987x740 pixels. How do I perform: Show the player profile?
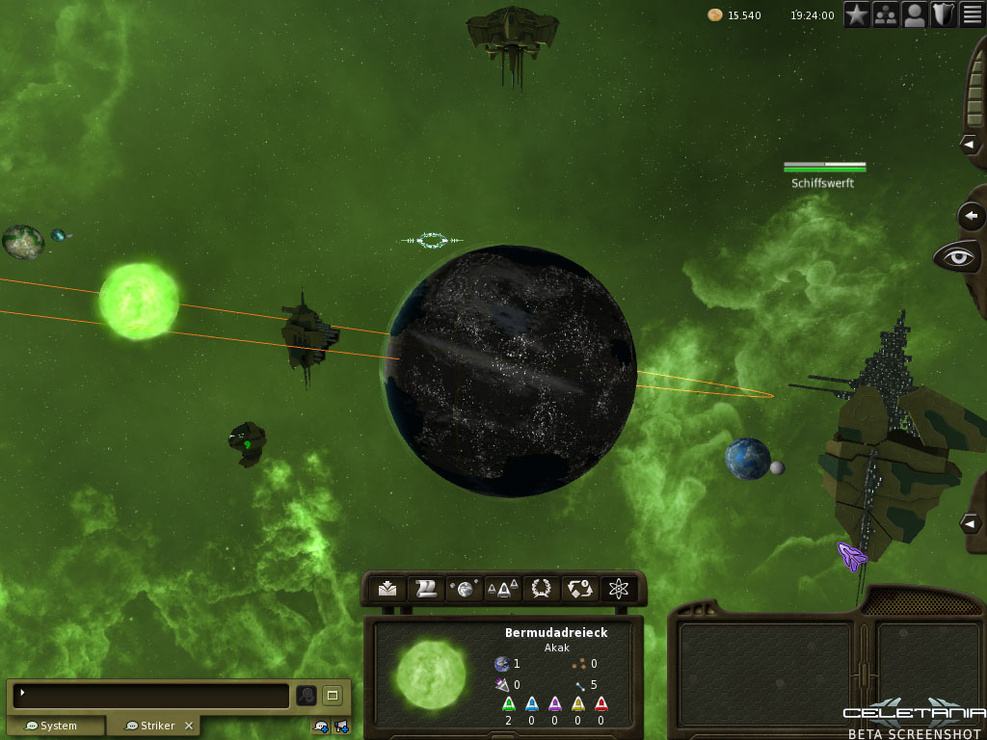914,15
